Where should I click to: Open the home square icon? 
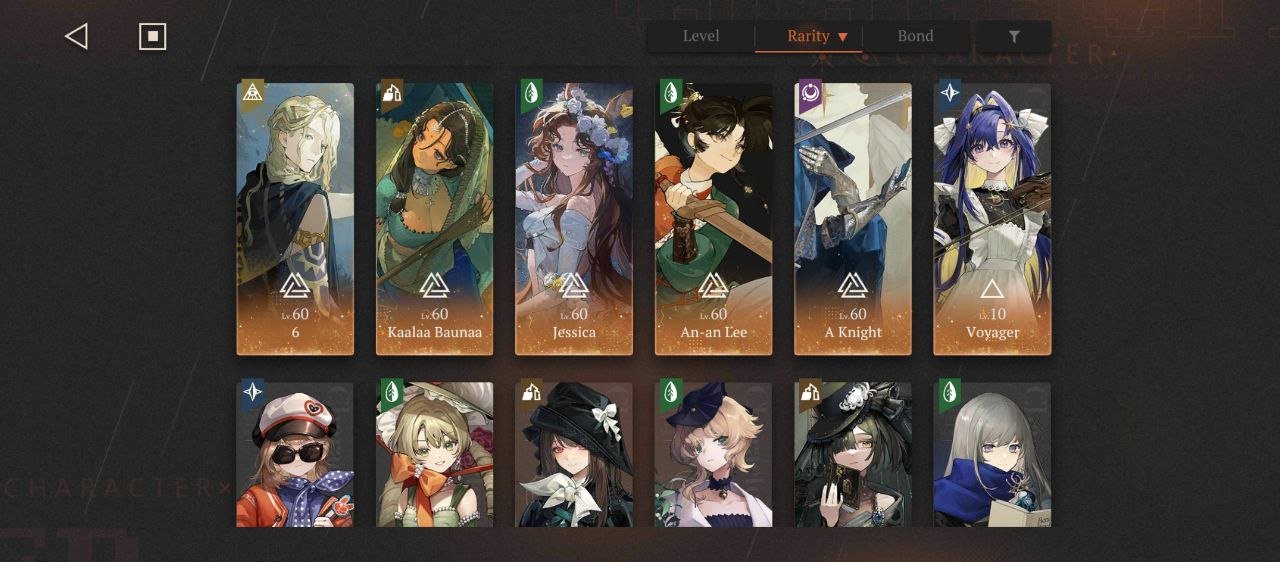[152, 37]
